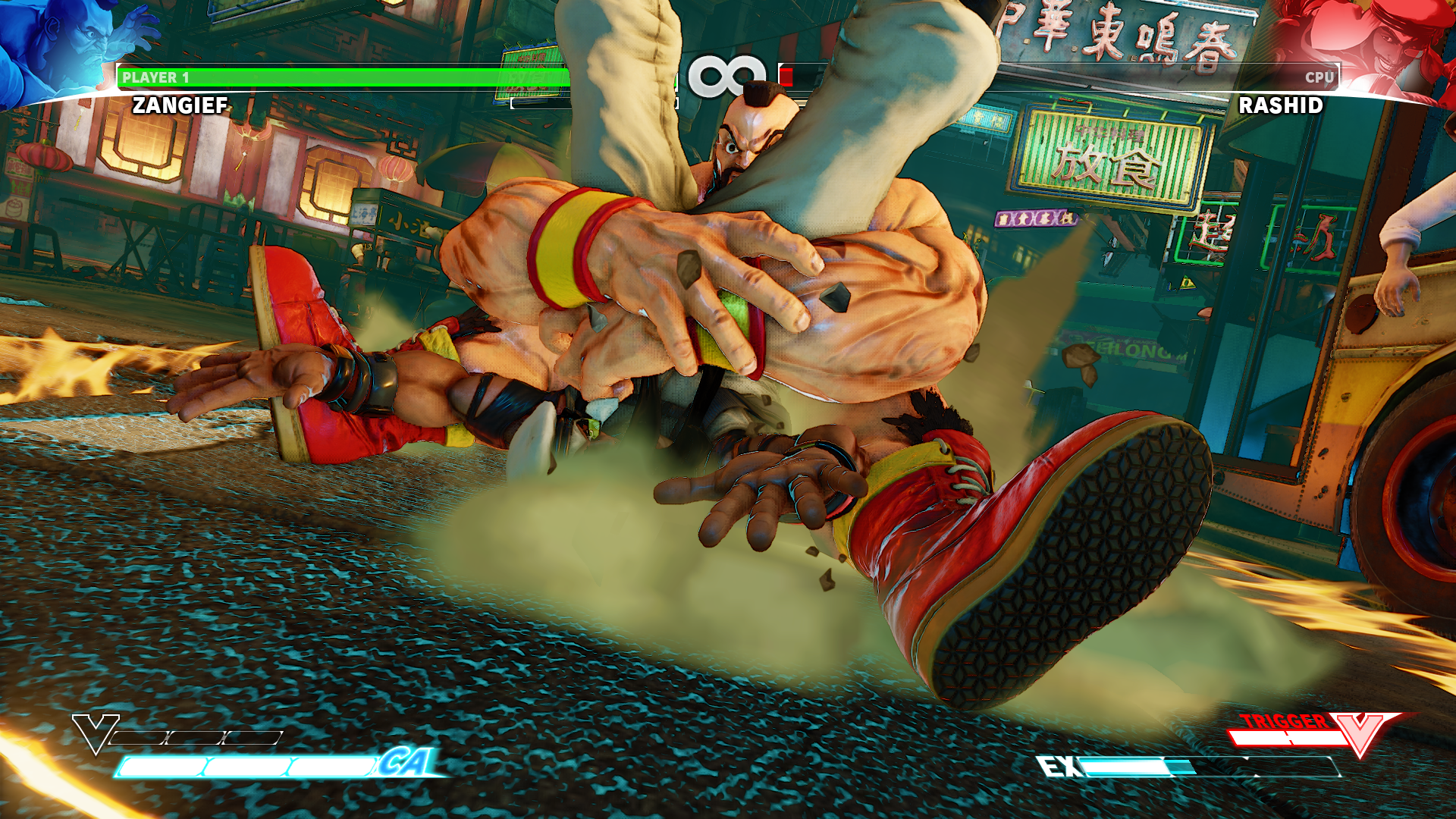This screenshot has width=1456, height=819.
Task: Select the CPU label tab
Action: point(1319,76)
